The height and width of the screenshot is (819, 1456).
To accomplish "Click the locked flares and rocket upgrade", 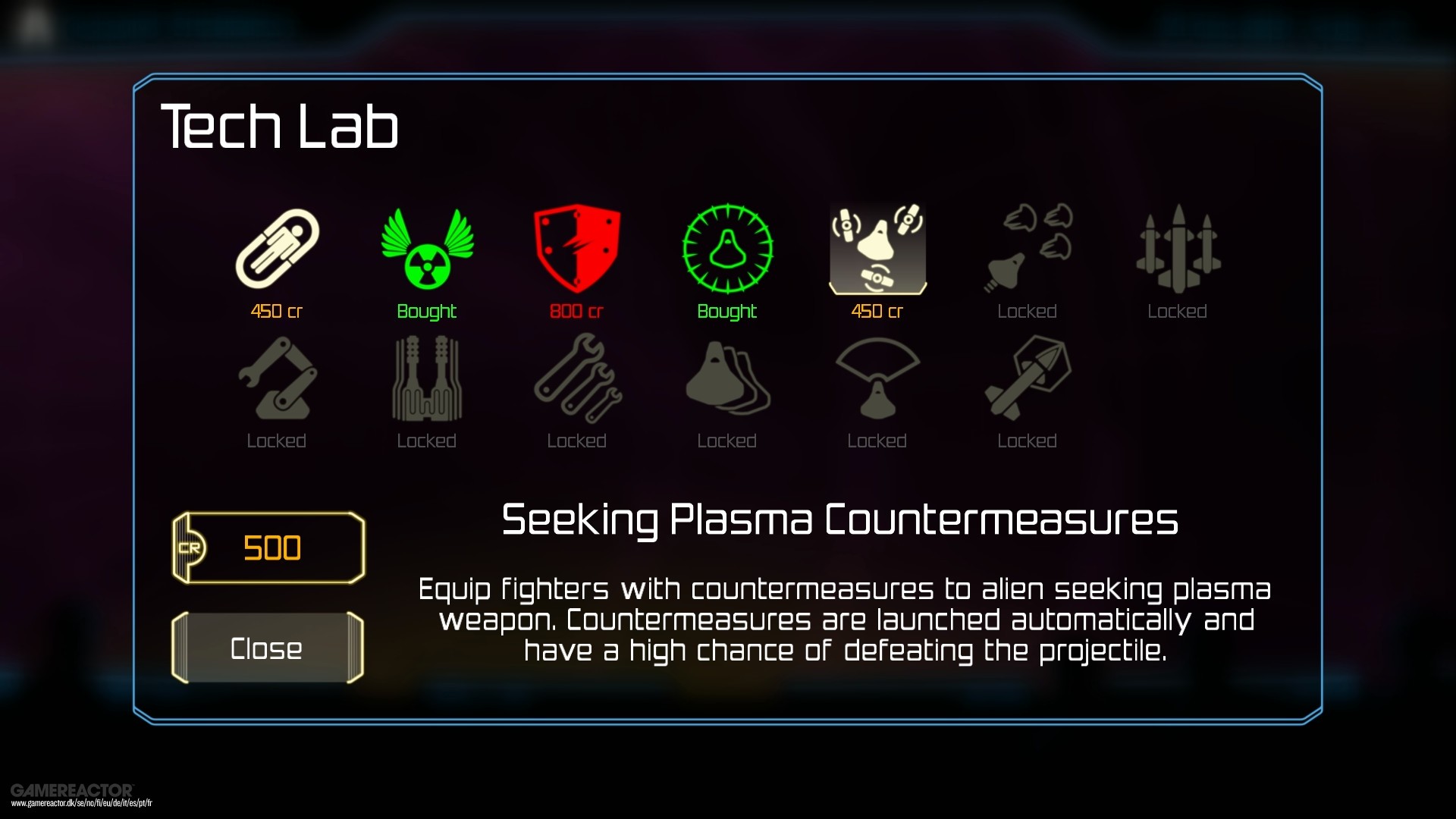I will [x=1028, y=248].
